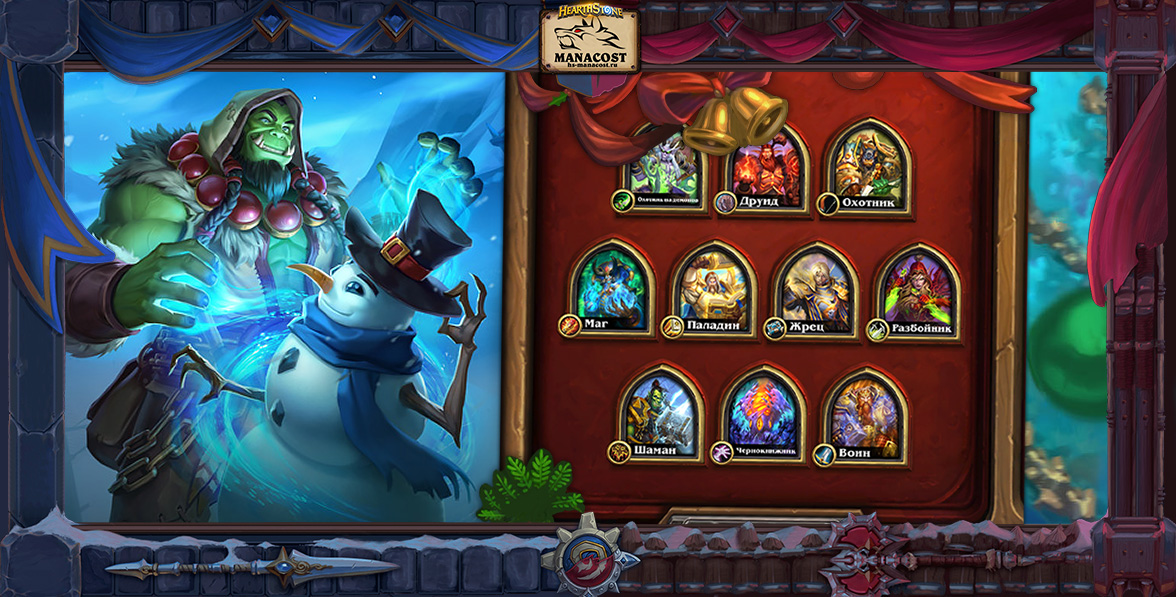Open the Manacost logo link
1176x597 pixels.
[x=589, y=38]
